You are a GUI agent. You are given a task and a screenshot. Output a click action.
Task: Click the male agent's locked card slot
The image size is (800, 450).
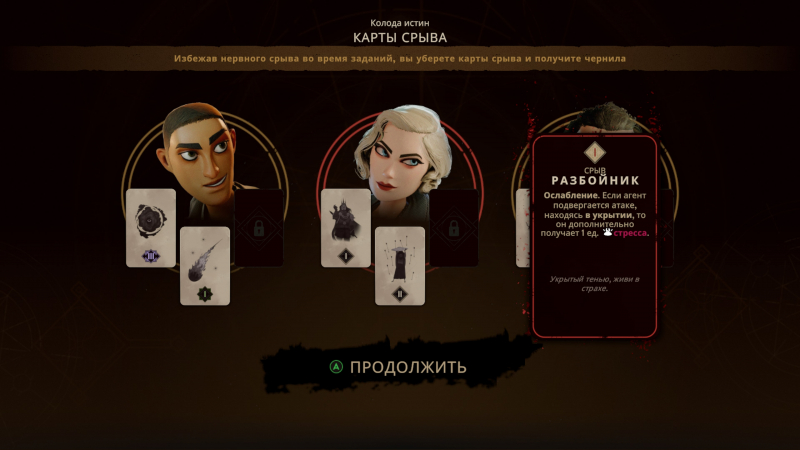point(259,228)
